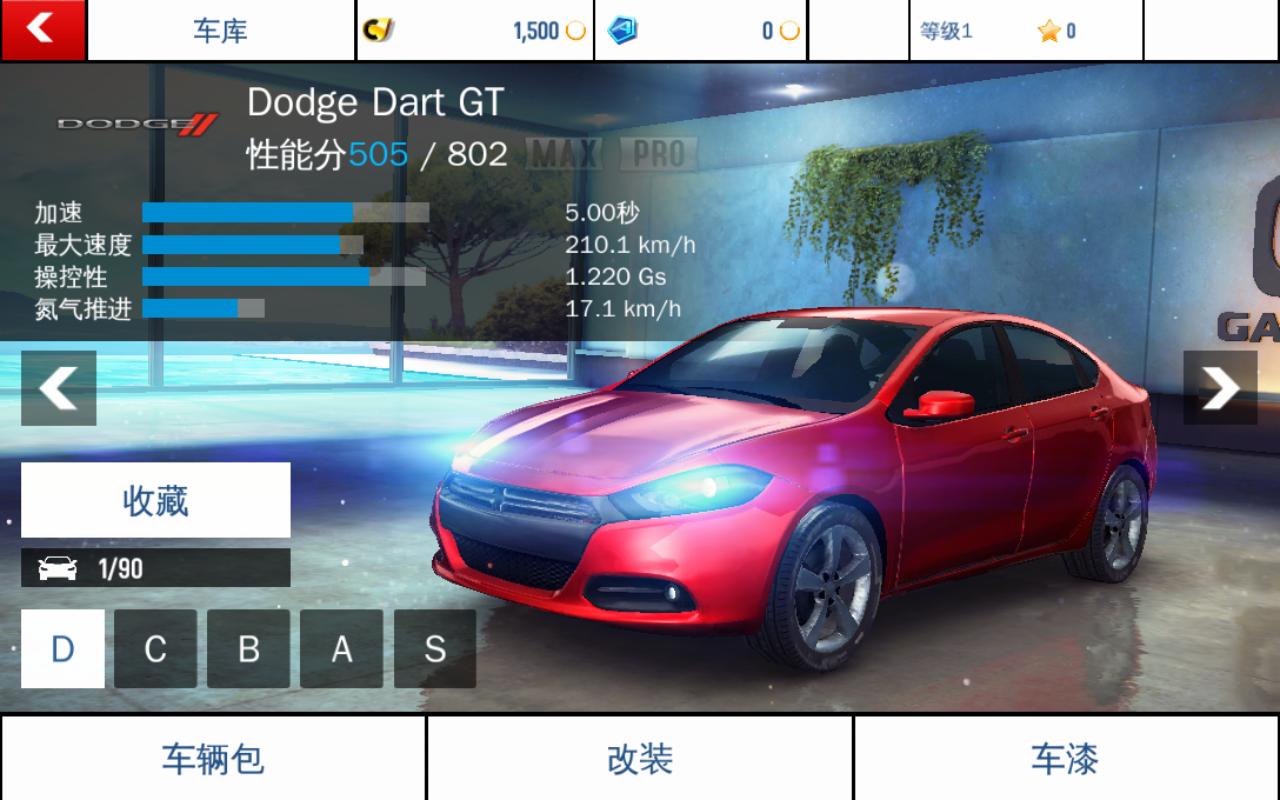Toggle 收藏 to favorite the Dodge Dart GT
Screen dimensions: 1280x800
155,500
